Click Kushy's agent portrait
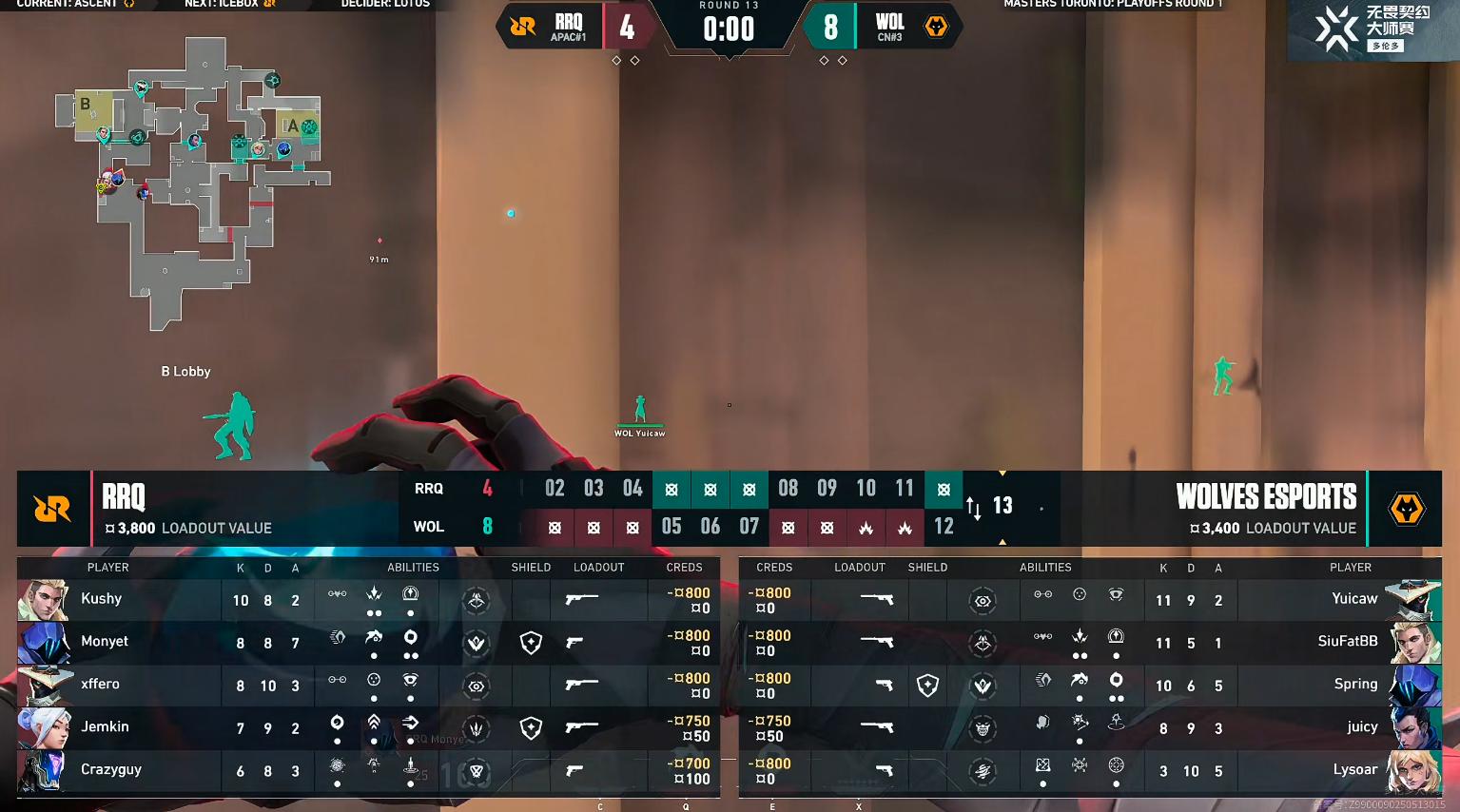This screenshot has width=1460, height=812. point(44,600)
